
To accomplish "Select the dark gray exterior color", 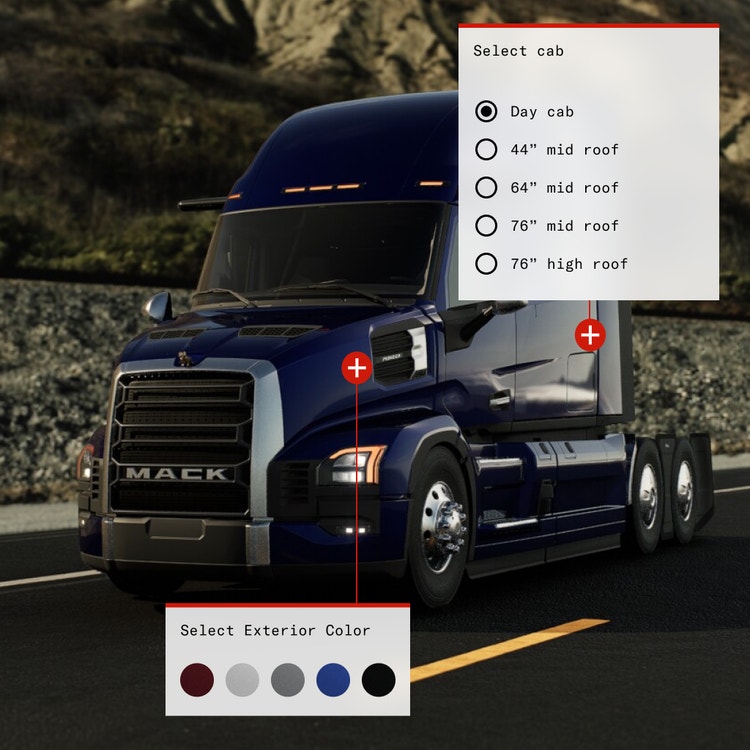I will point(288,680).
